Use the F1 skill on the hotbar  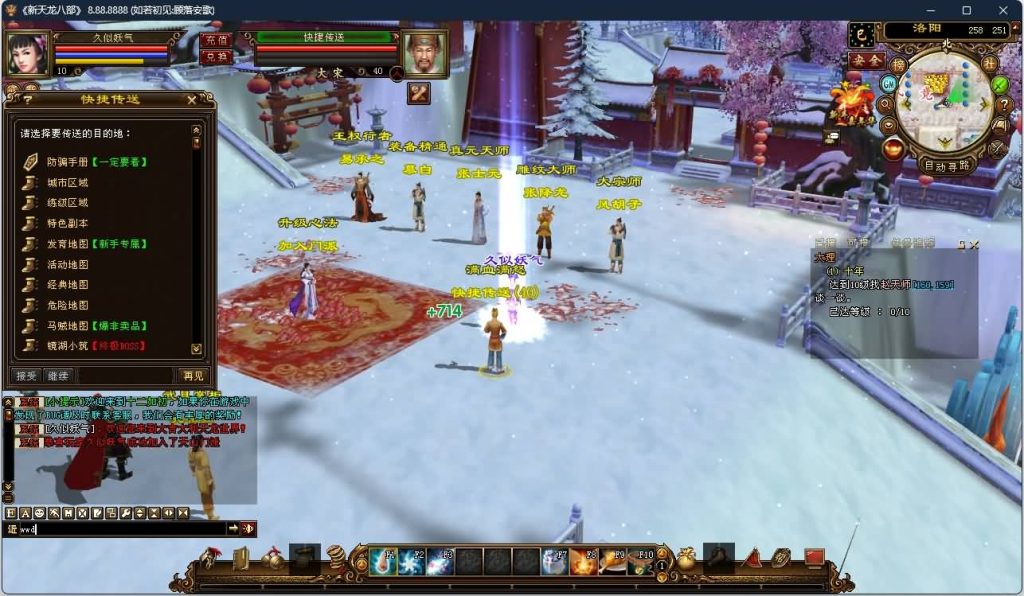click(383, 562)
